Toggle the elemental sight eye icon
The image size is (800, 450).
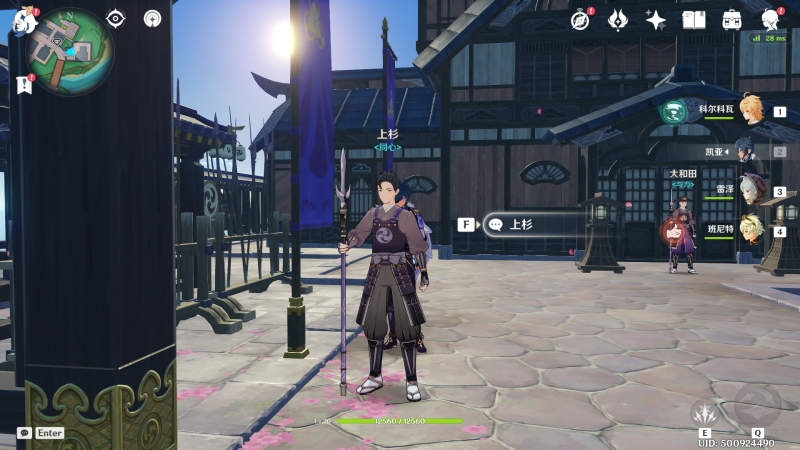(116, 19)
